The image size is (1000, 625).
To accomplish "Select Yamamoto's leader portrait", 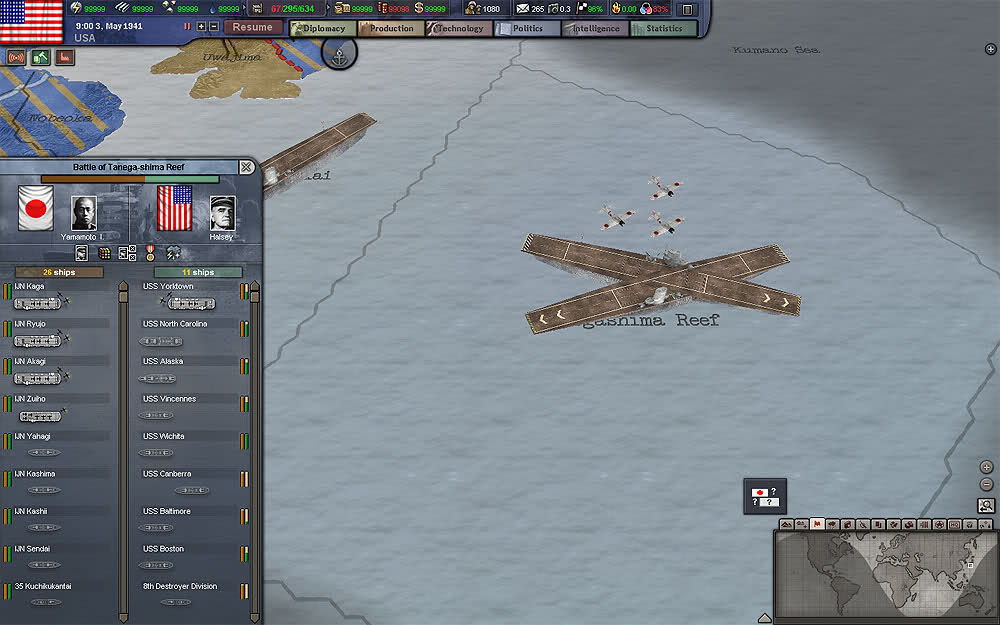I will 84,212.
